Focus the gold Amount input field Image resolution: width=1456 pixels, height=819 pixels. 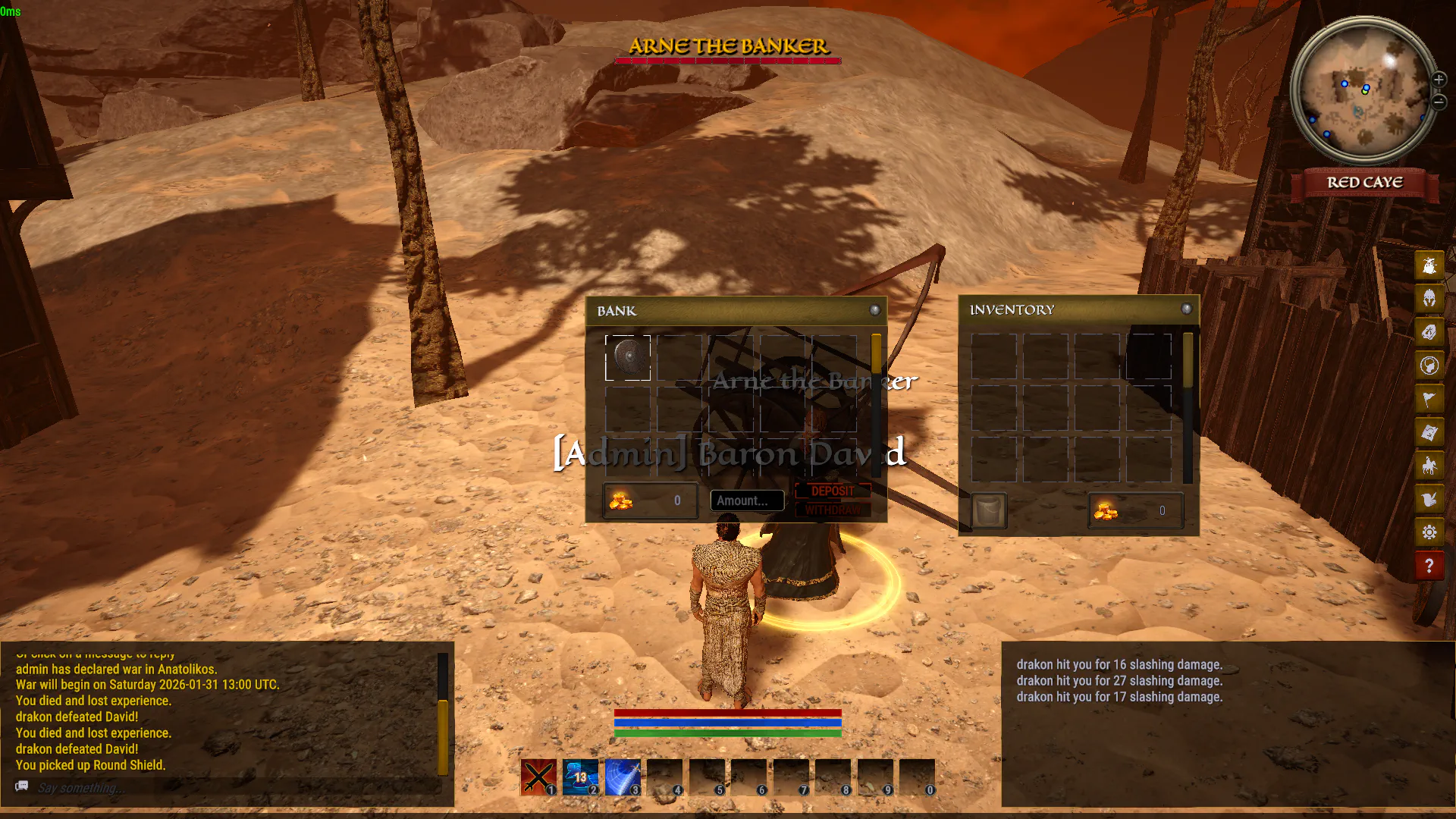(x=747, y=500)
